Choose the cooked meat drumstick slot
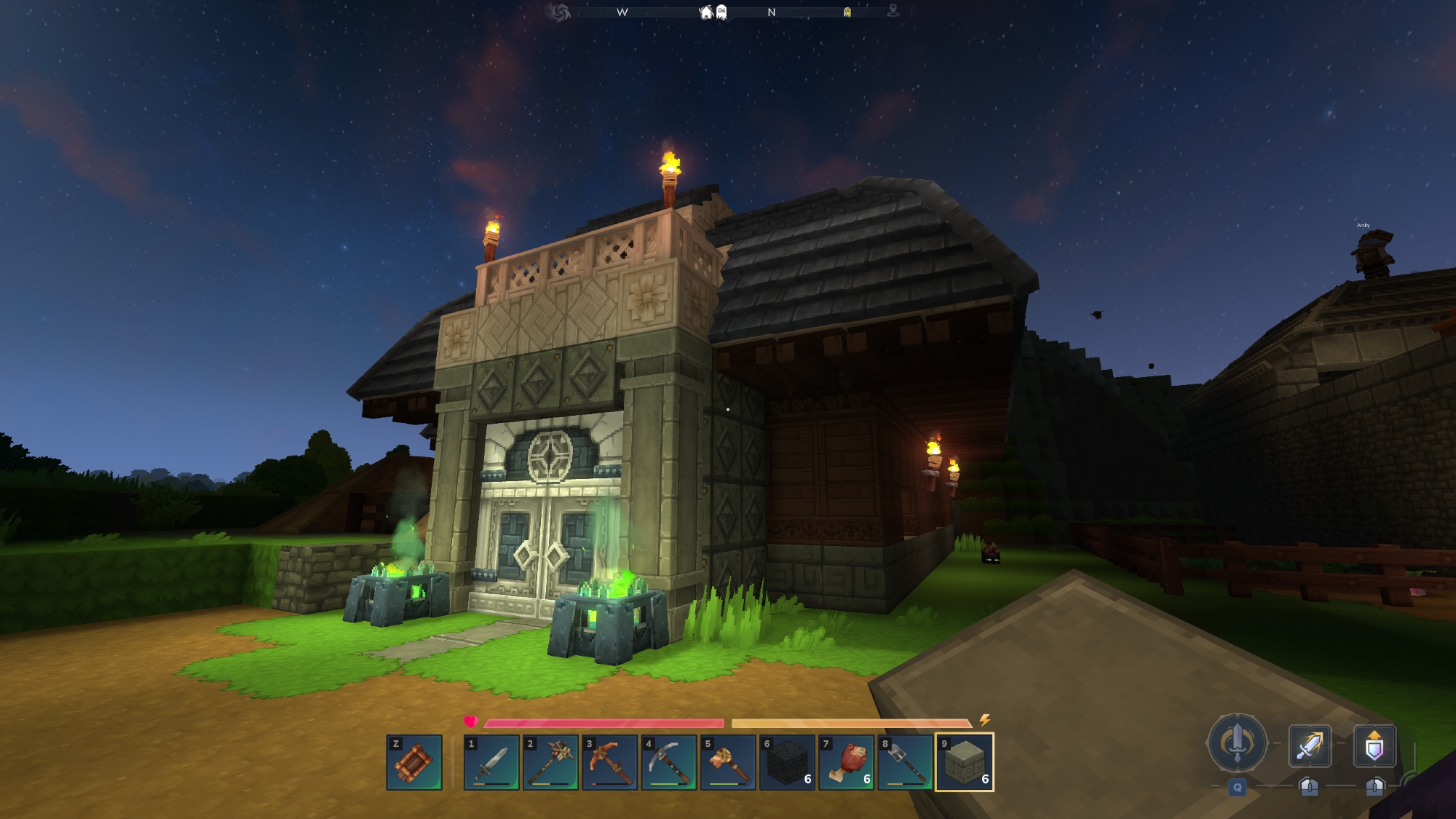The width and height of the screenshot is (1456, 819). 846,762
